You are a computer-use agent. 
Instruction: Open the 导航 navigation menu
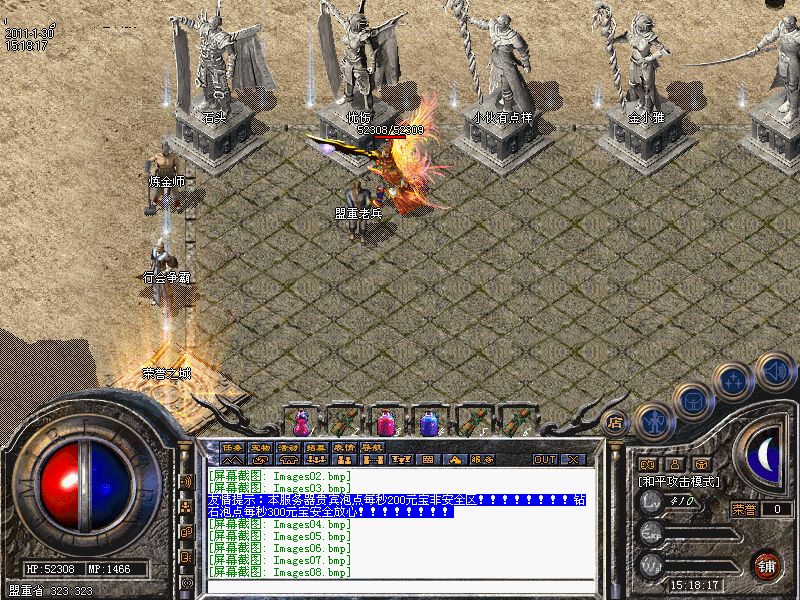[x=372, y=446]
